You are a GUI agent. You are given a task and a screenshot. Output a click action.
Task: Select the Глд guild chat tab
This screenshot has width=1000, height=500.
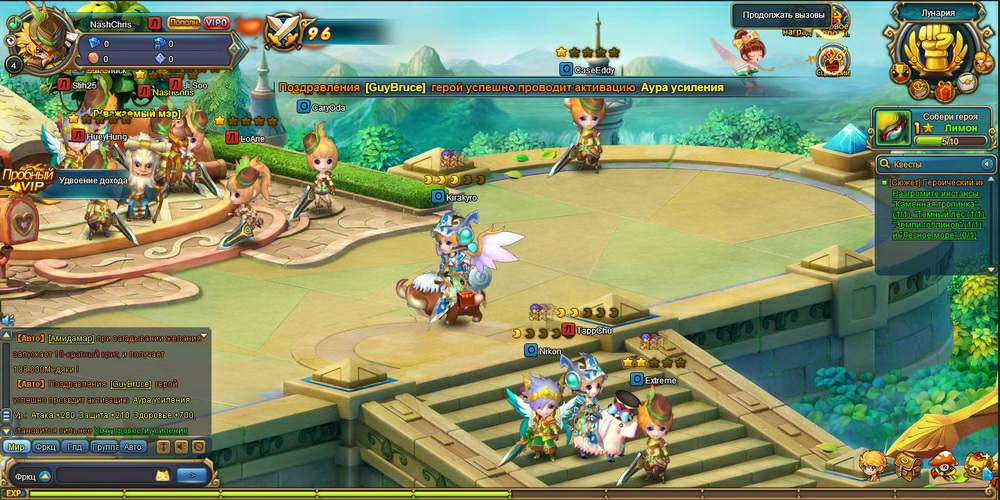click(x=75, y=447)
